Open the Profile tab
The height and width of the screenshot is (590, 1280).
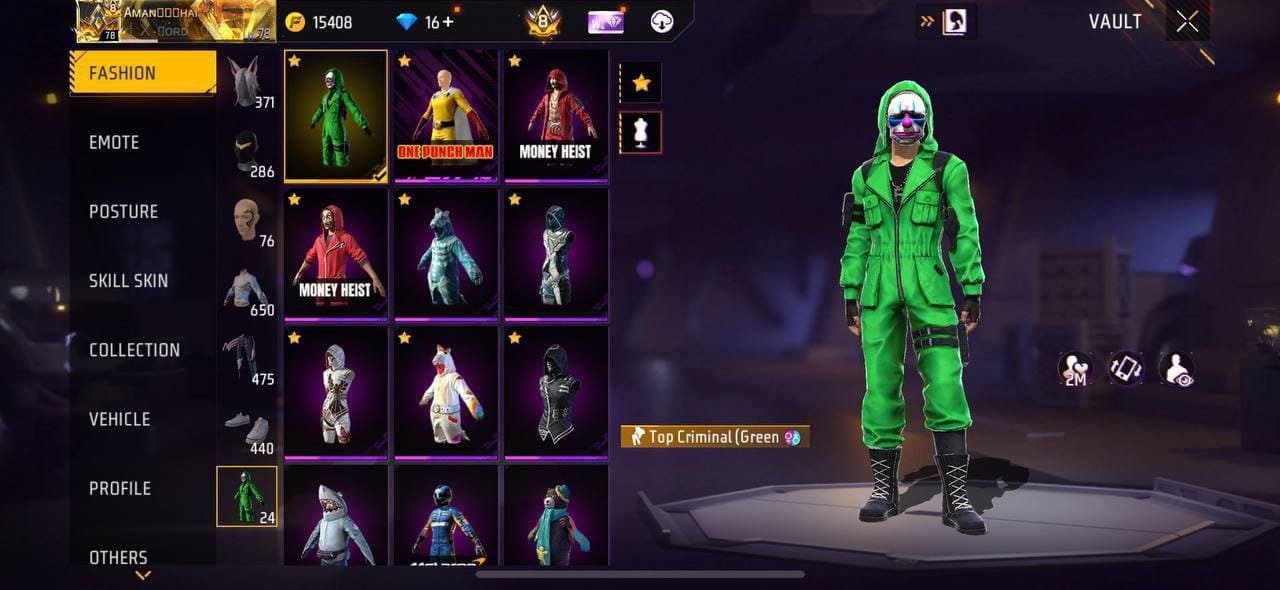pyautogui.click(x=119, y=488)
